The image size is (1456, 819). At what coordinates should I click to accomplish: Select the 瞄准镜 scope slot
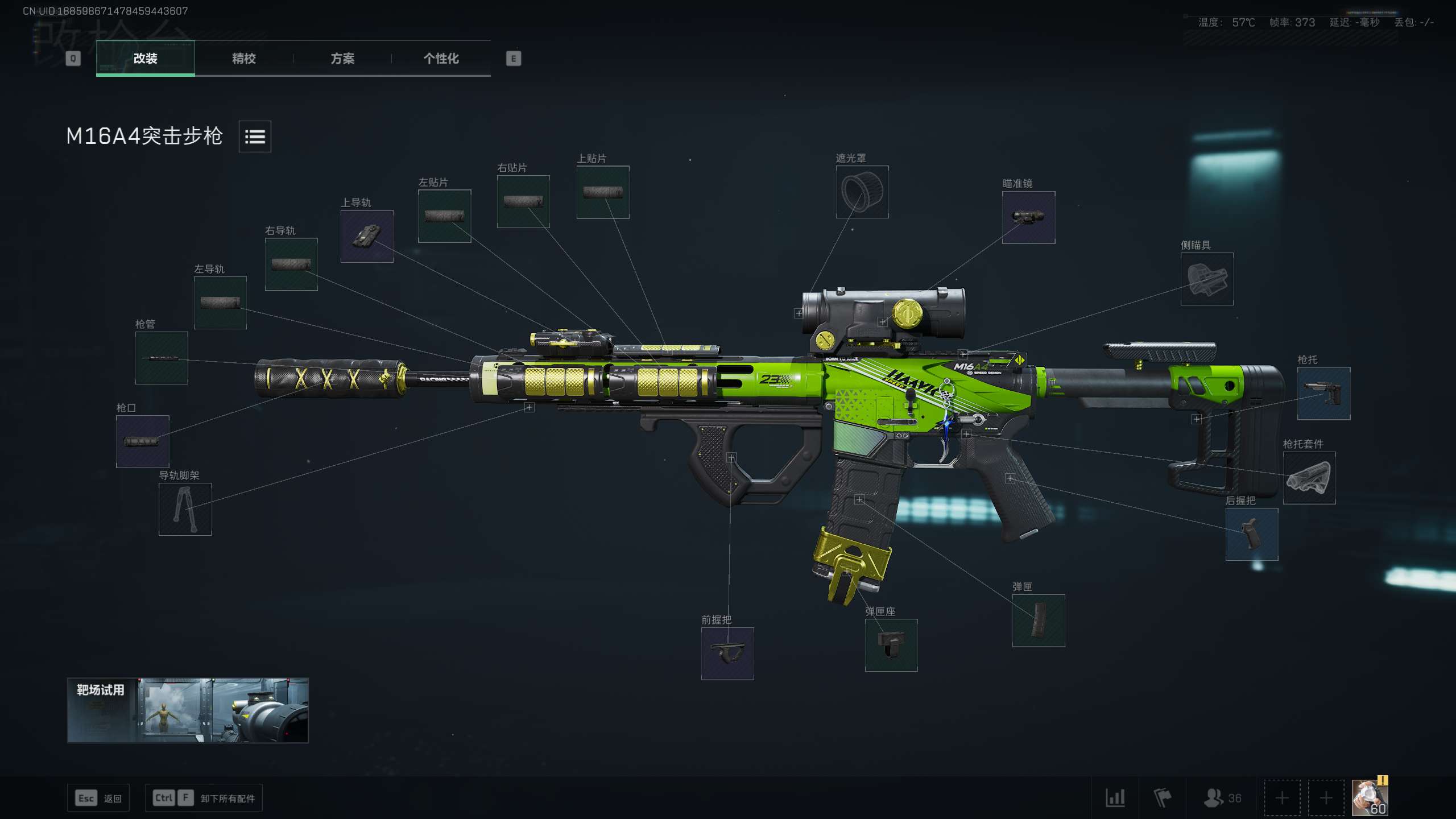[1028, 217]
